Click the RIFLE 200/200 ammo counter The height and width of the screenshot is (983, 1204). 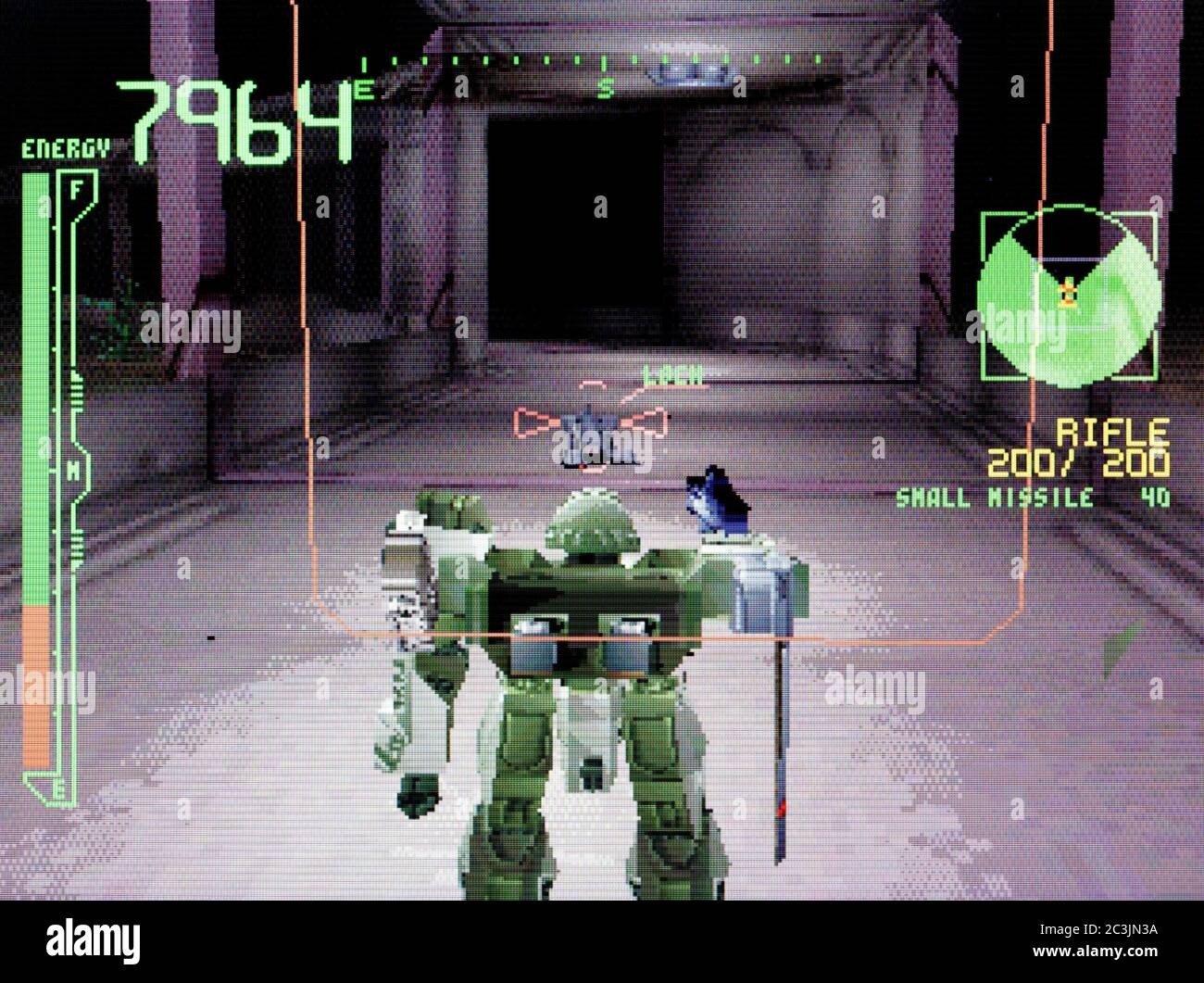tap(1079, 460)
